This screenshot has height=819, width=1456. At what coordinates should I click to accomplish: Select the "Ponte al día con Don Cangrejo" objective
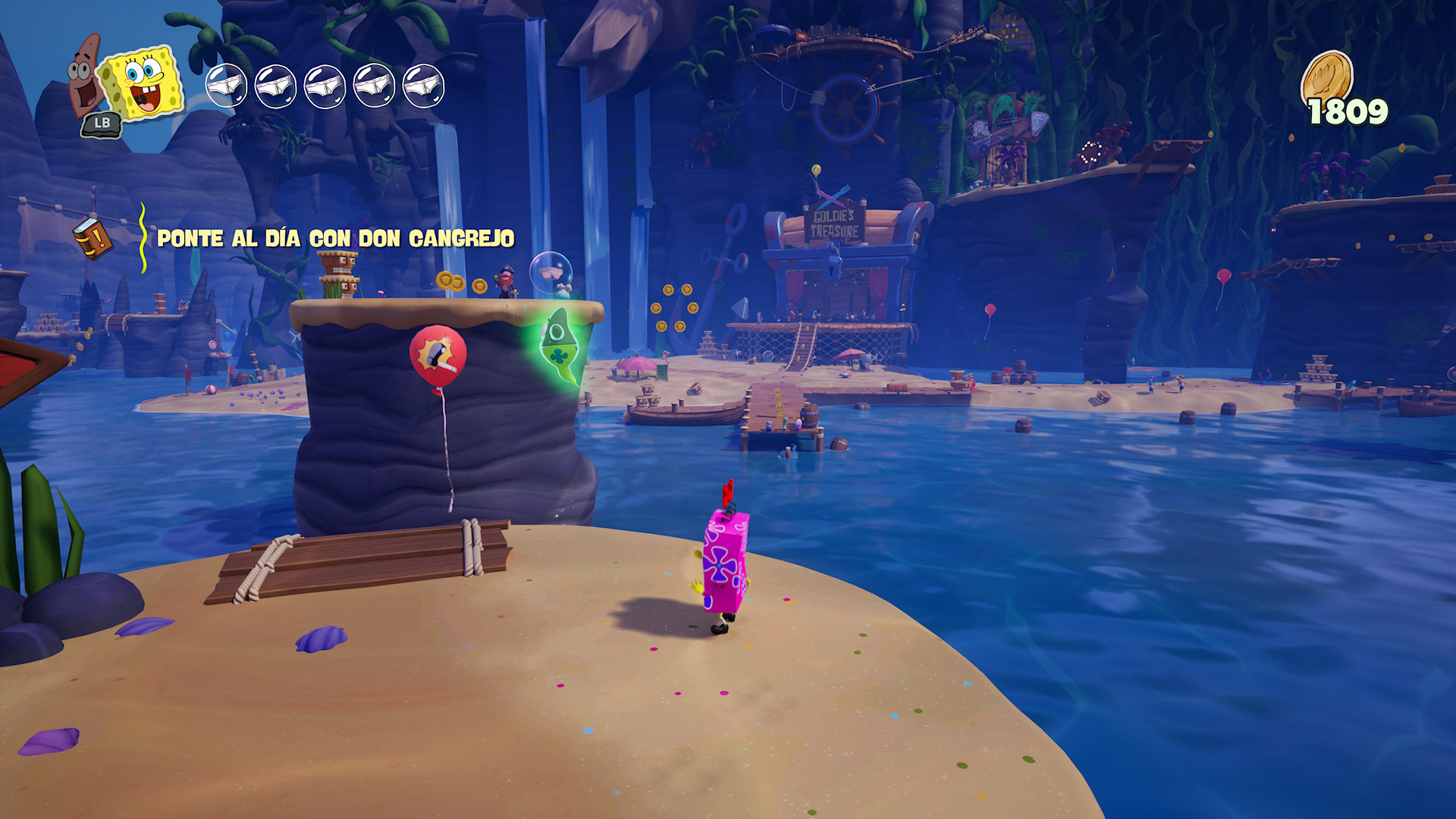coord(335,239)
